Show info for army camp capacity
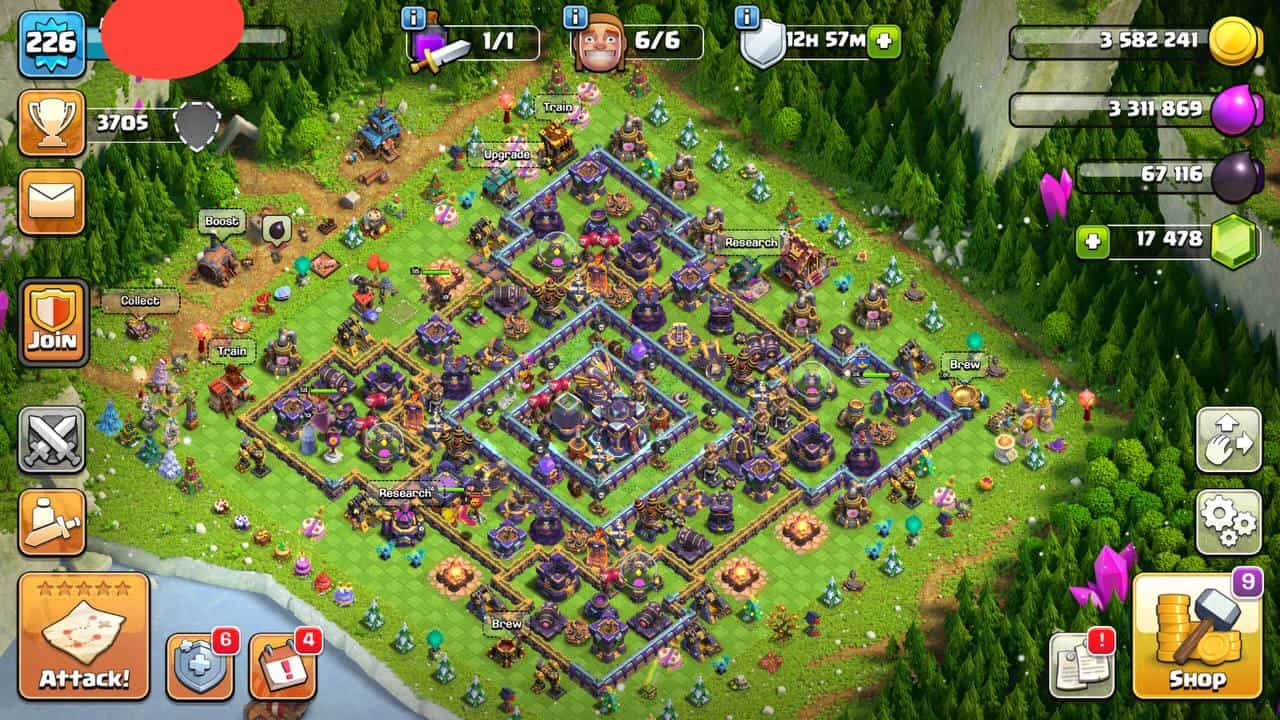Viewport: 1280px width, 720px height. click(413, 17)
